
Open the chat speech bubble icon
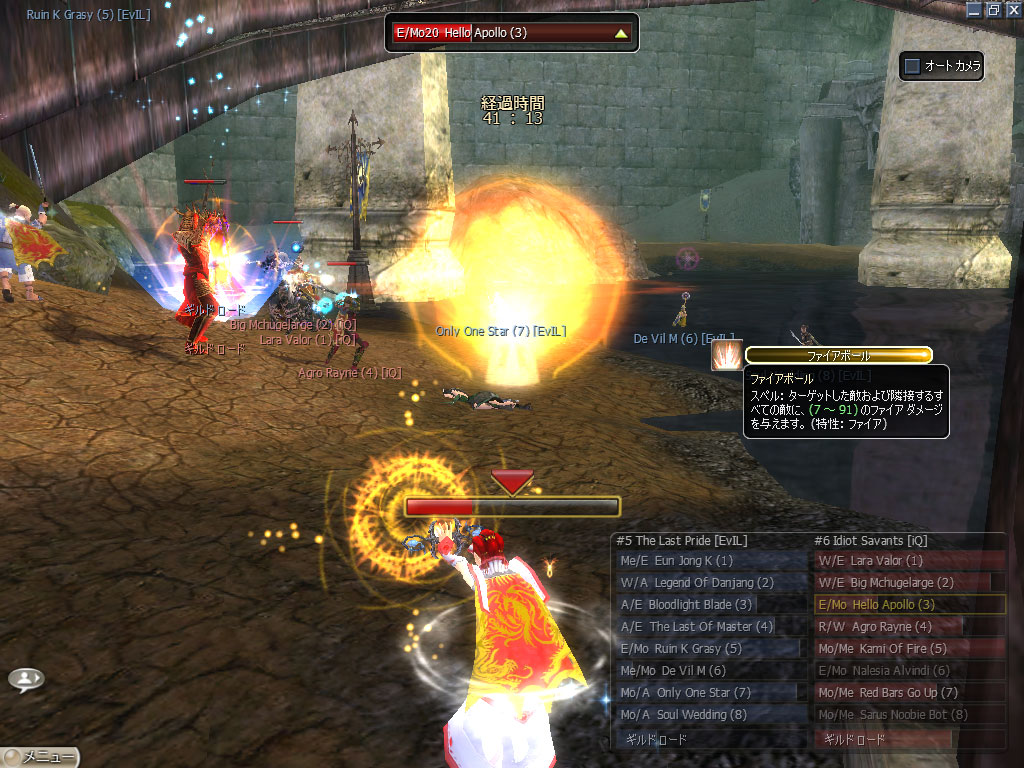[26, 680]
